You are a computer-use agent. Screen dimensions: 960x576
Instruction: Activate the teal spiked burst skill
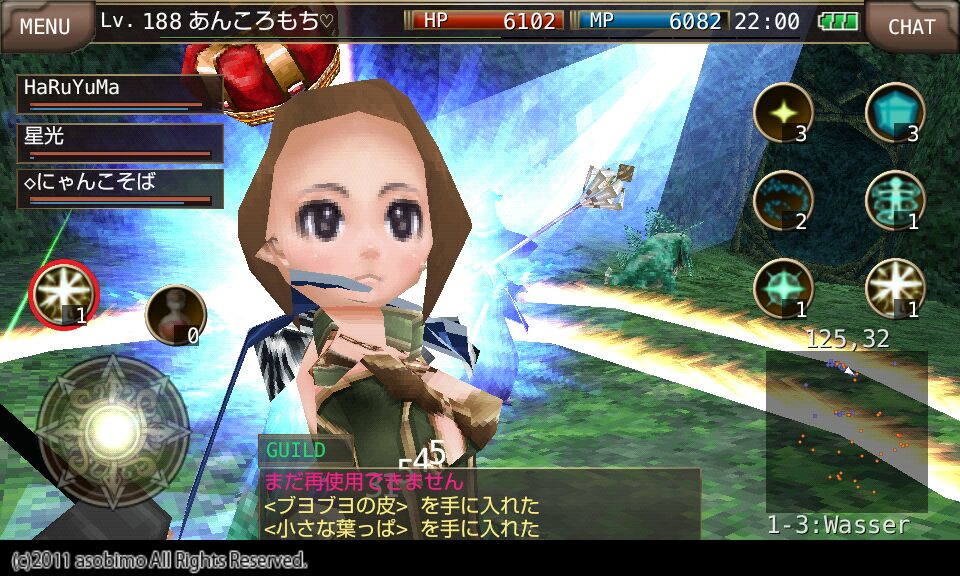pos(782,288)
